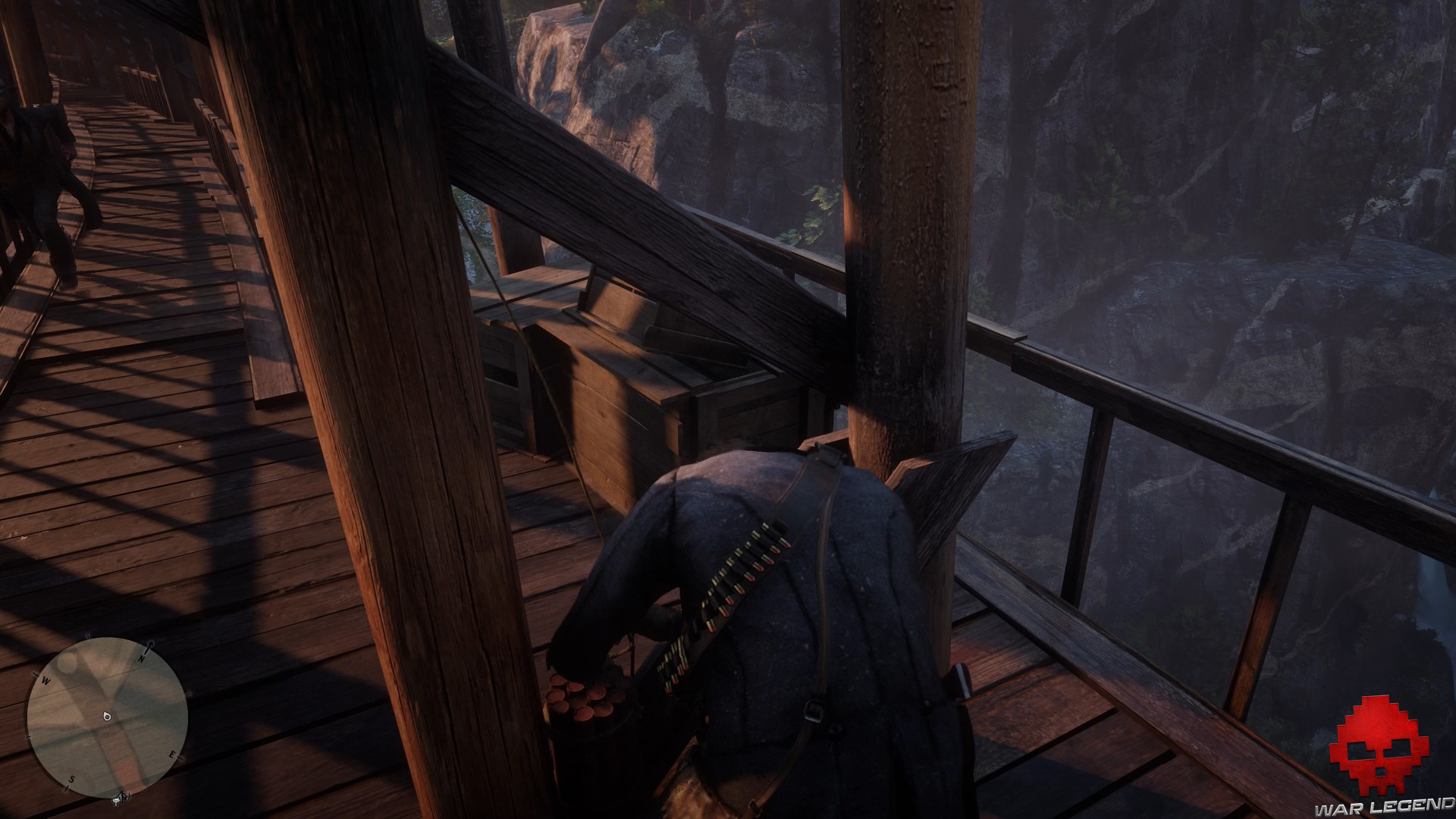Click the S south marker on the compass
Screen dimensions: 1456x819
coord(71,780)
